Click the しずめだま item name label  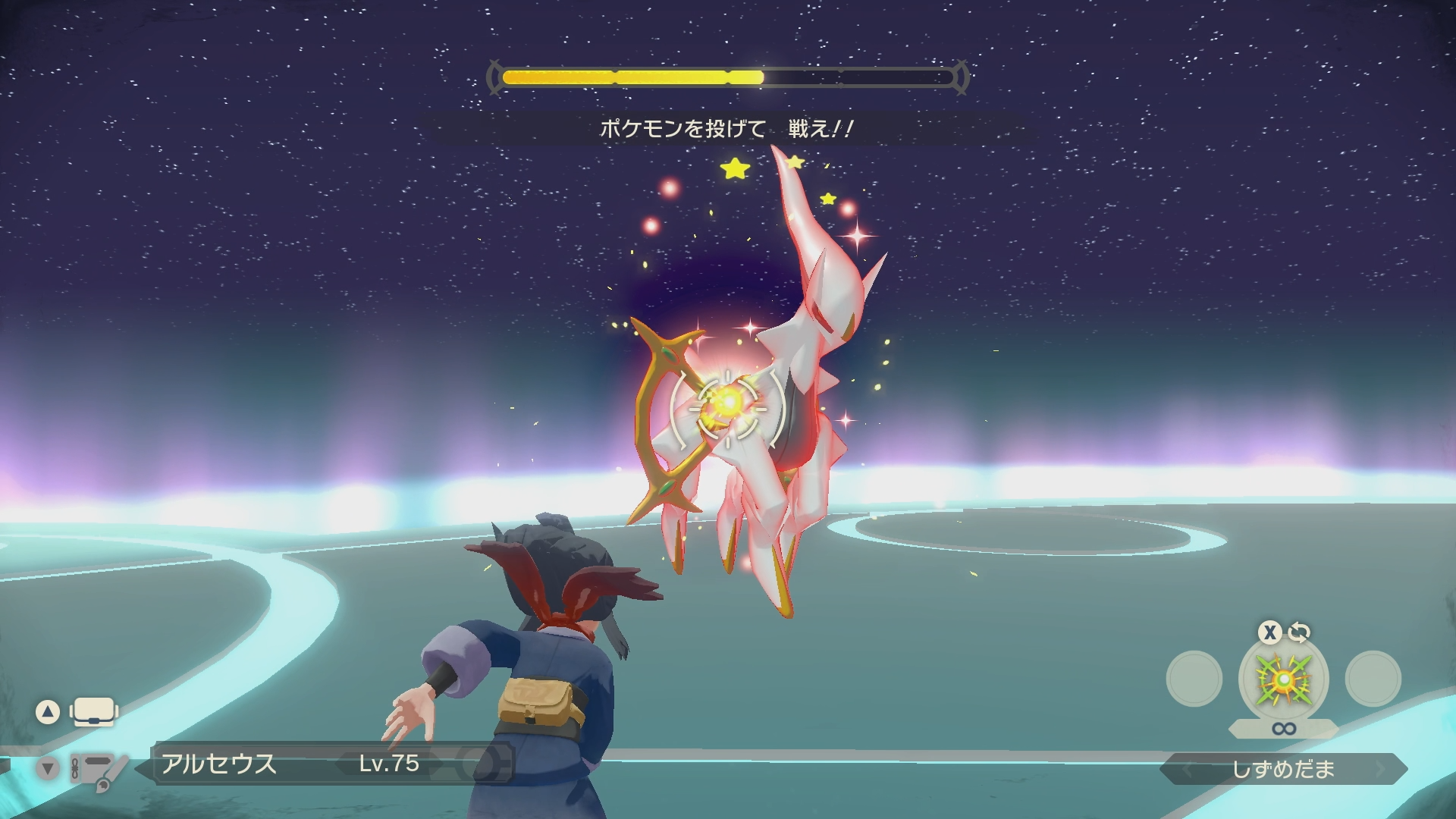coord(1283,770)
